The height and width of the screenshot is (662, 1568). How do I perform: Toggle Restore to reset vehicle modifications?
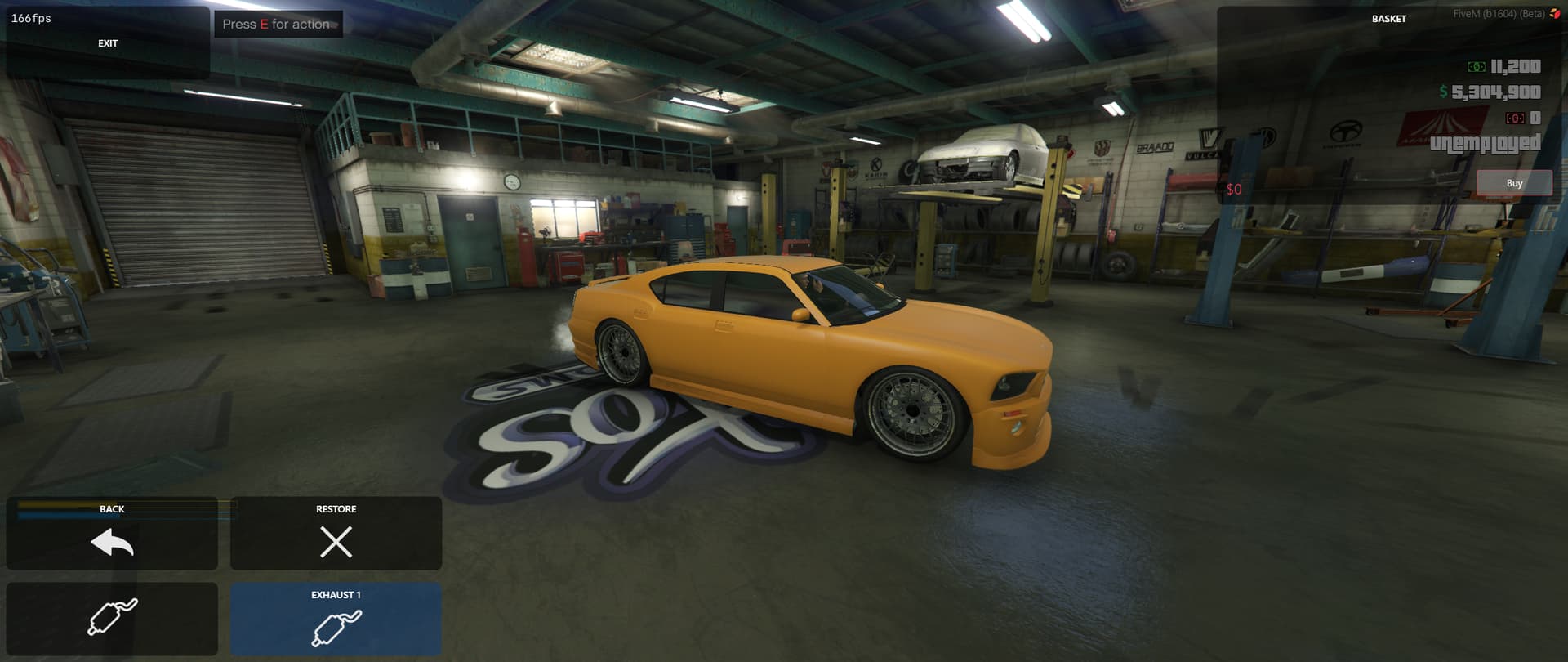[x=335, y=533]
